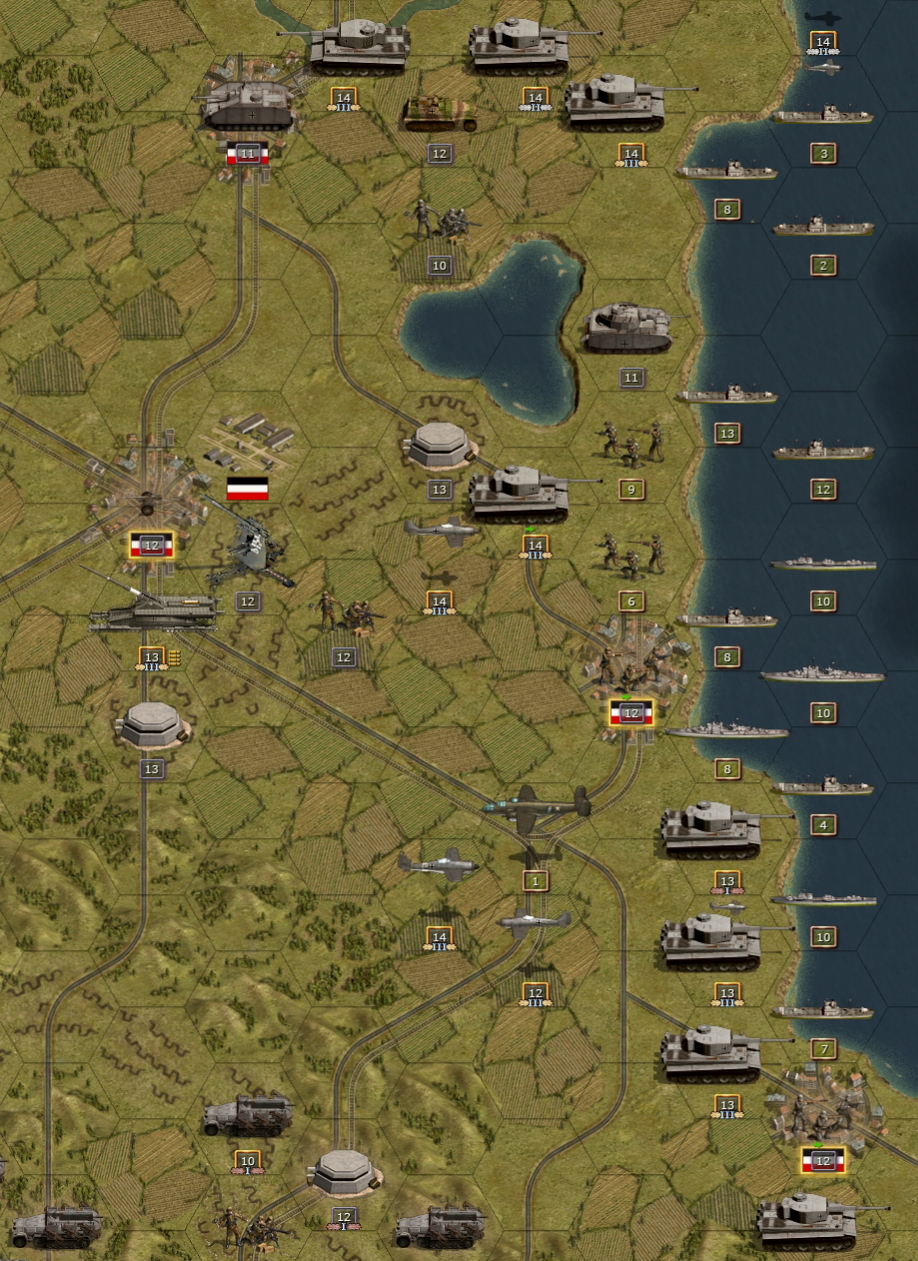The image size is (918, 1261).
Task: Select the ship with strength 7
Action: click(822, 1011)
